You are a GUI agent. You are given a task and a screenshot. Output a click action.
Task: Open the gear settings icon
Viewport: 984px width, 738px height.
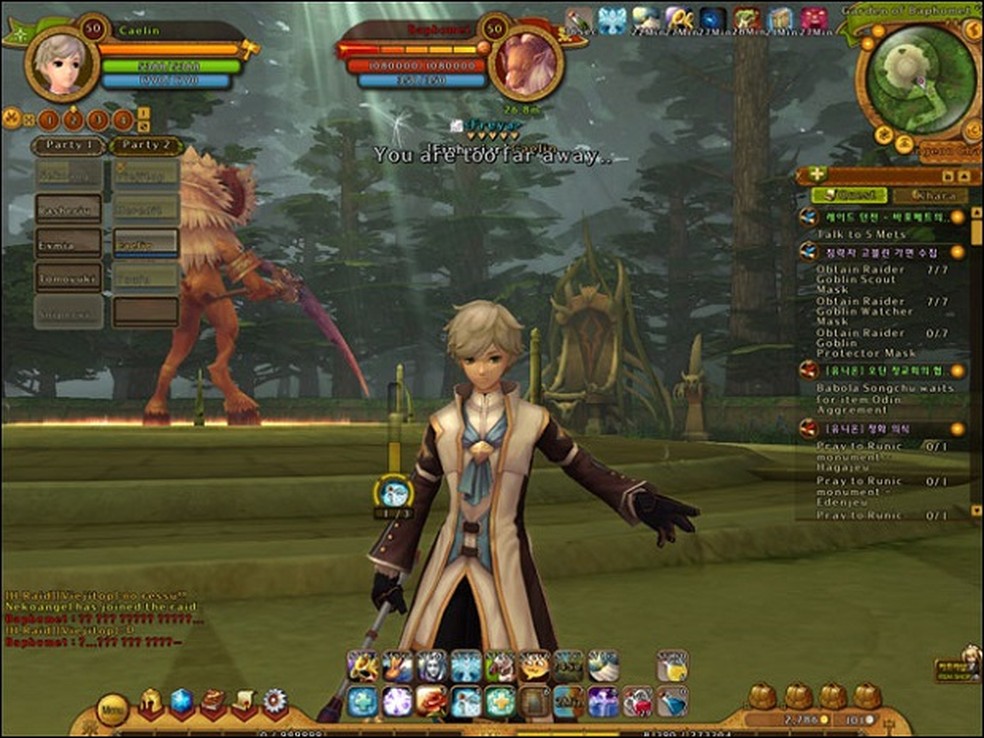(274, 702)
